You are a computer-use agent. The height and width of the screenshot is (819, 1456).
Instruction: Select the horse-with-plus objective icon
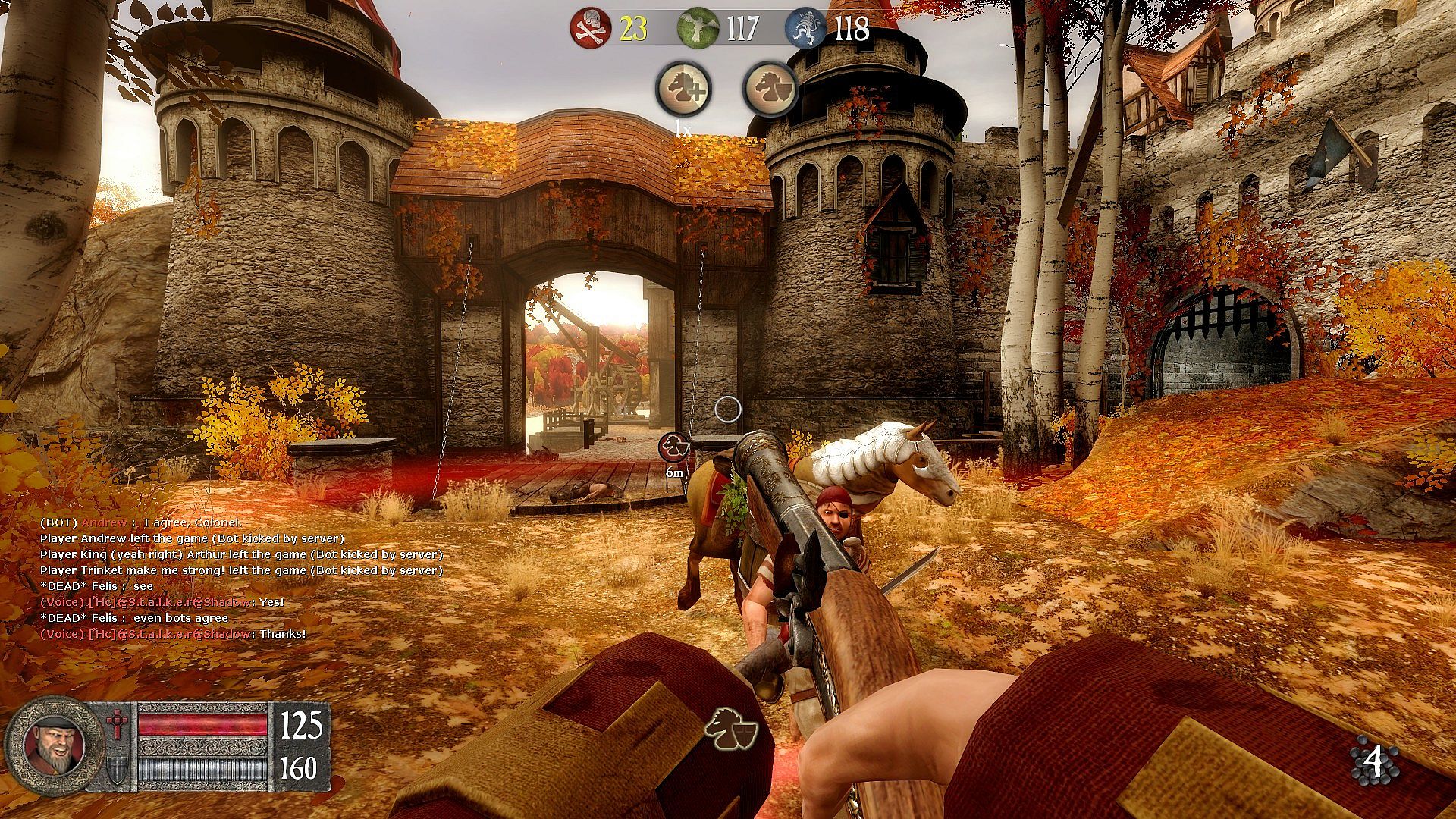[x=683, y=89]
